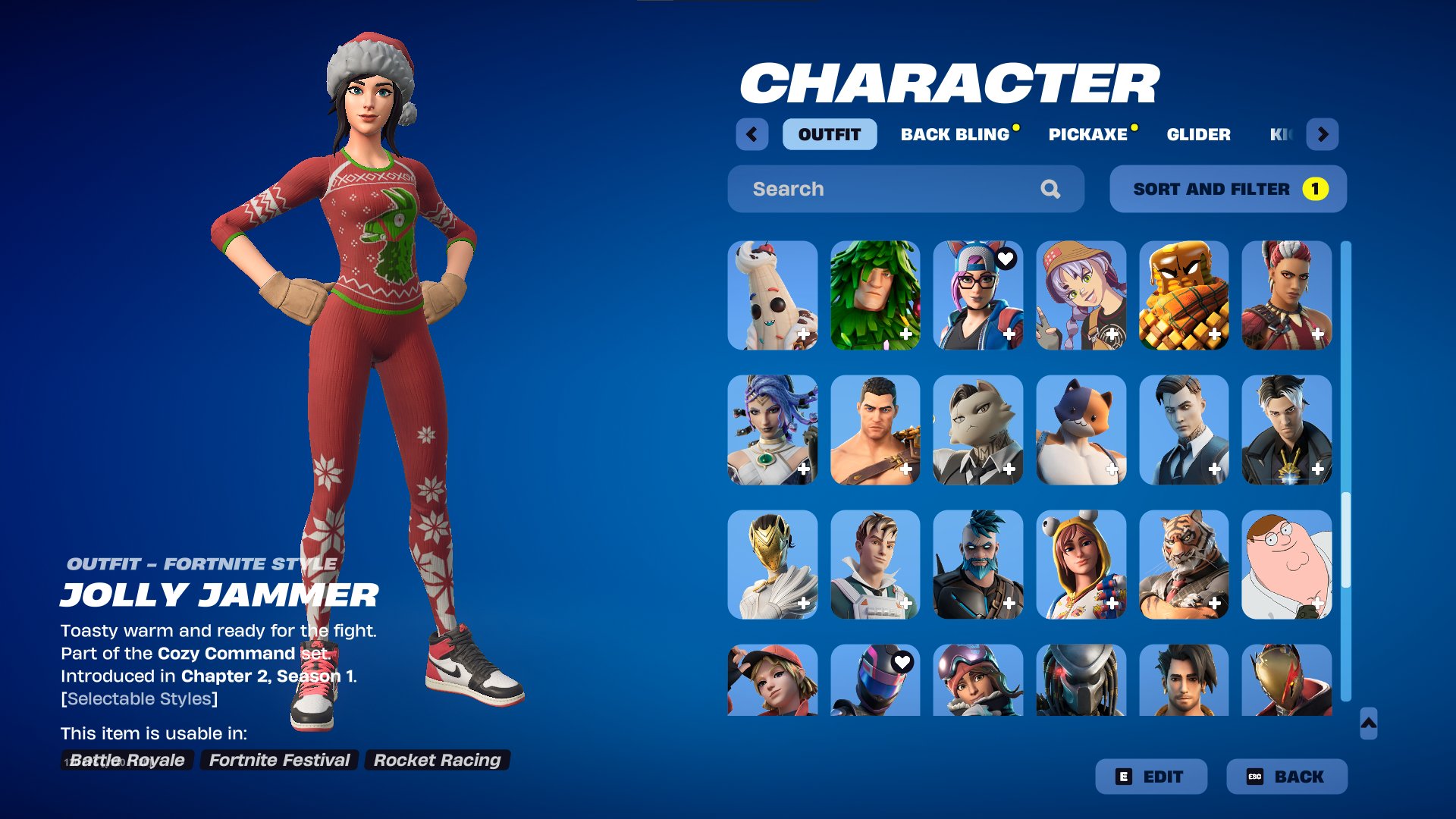The width and height of the screenshot is (1456, 819).
Task: Click the left chevron beside the Outfit tab
Action: (752, 134)
